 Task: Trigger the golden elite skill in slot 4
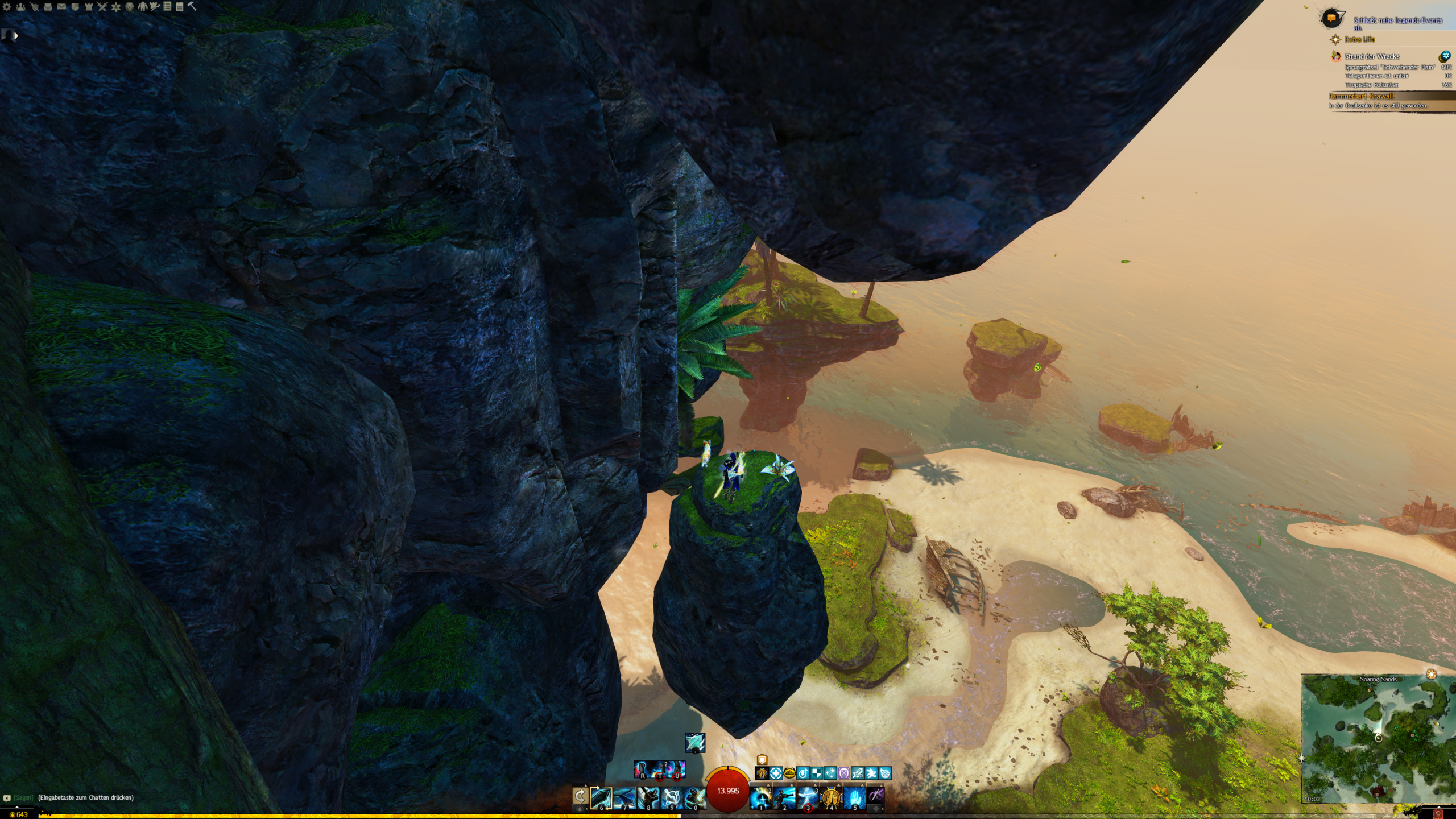click(x=831, y=798)
